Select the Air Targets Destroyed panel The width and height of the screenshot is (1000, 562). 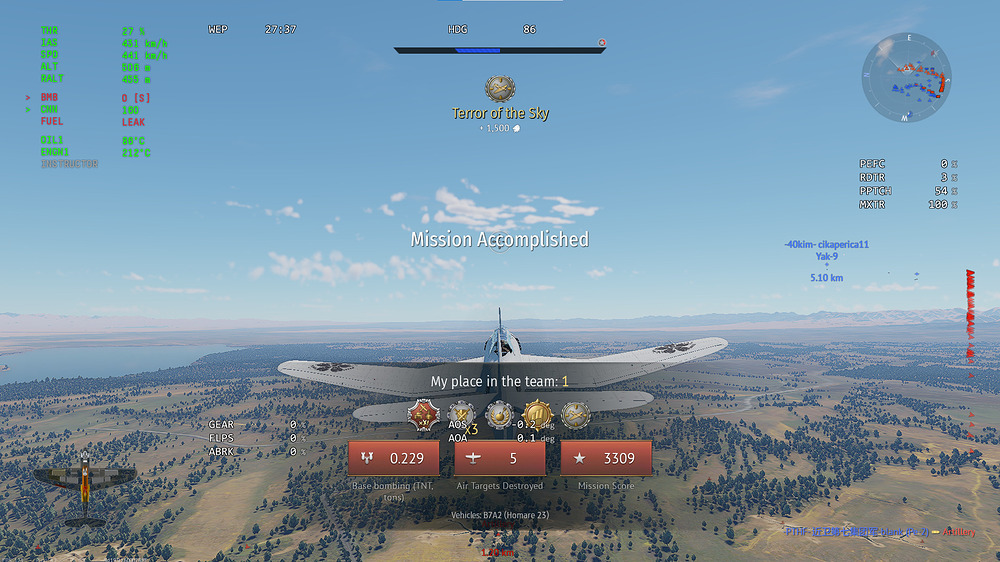tap(500, 459)
